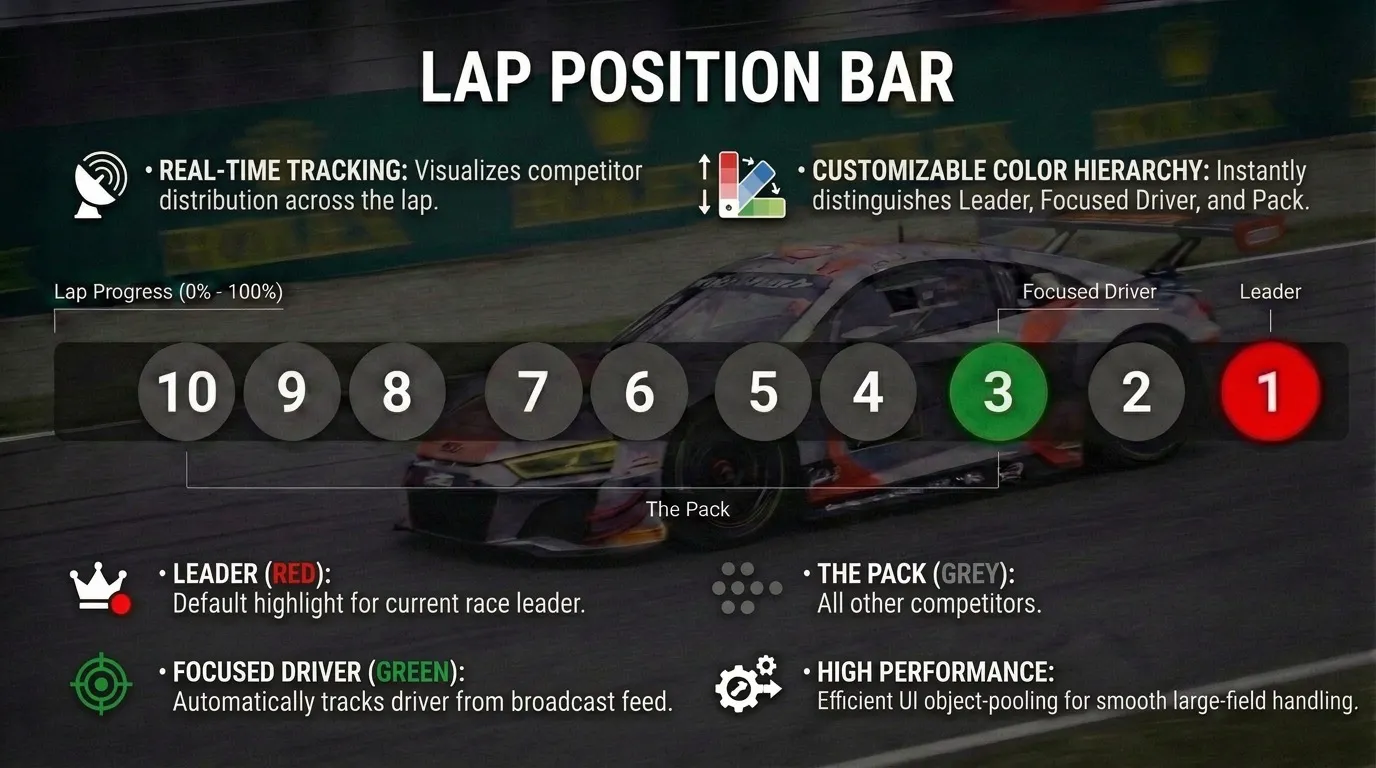1376x768 pixels.
Task: Toggle the red leader marker at position 1
Action: pyautogui.click(x=1270, y=392)
